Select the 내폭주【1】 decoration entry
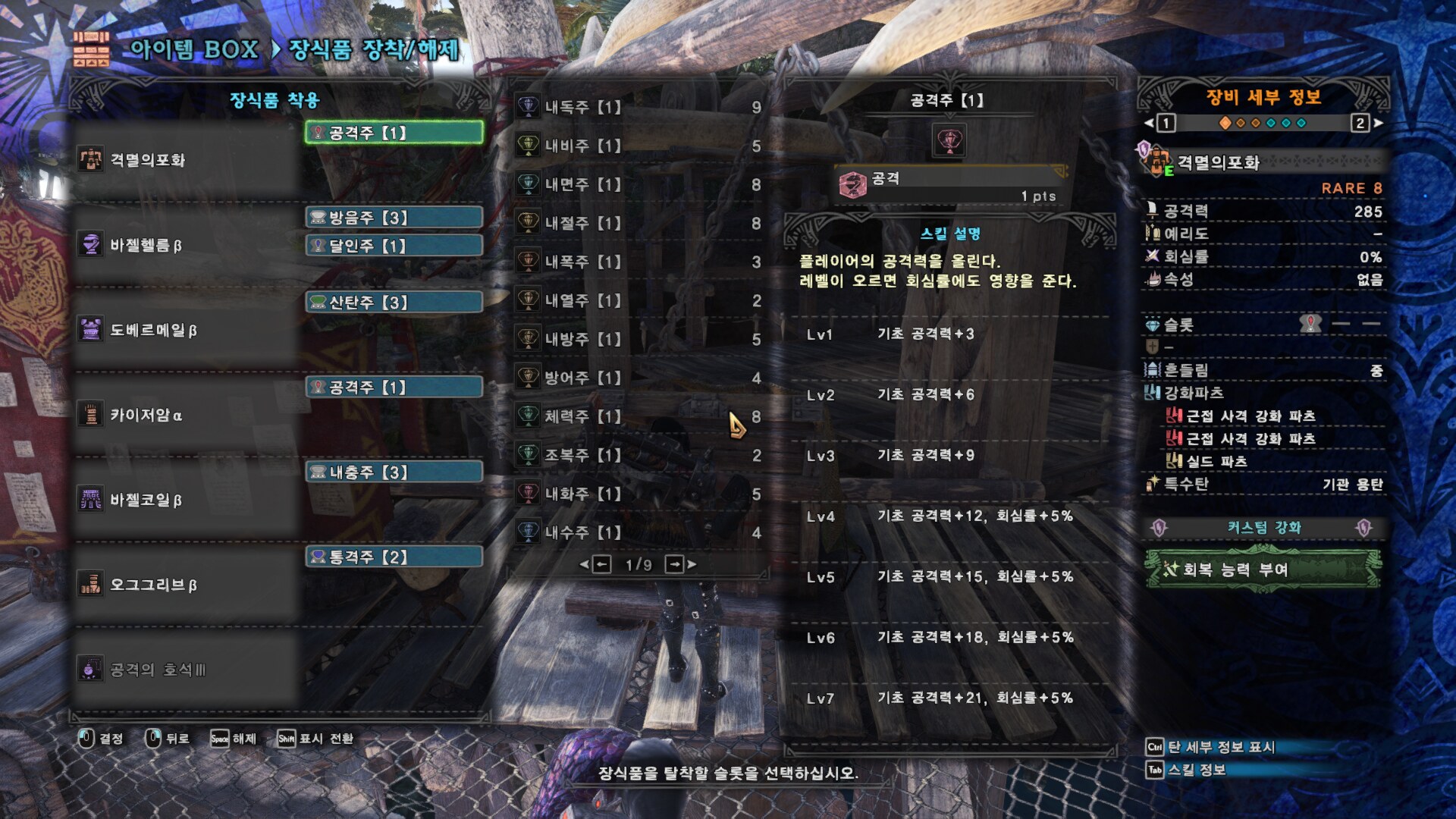This screenshot has width=1456, height=819. coord(637,262)
